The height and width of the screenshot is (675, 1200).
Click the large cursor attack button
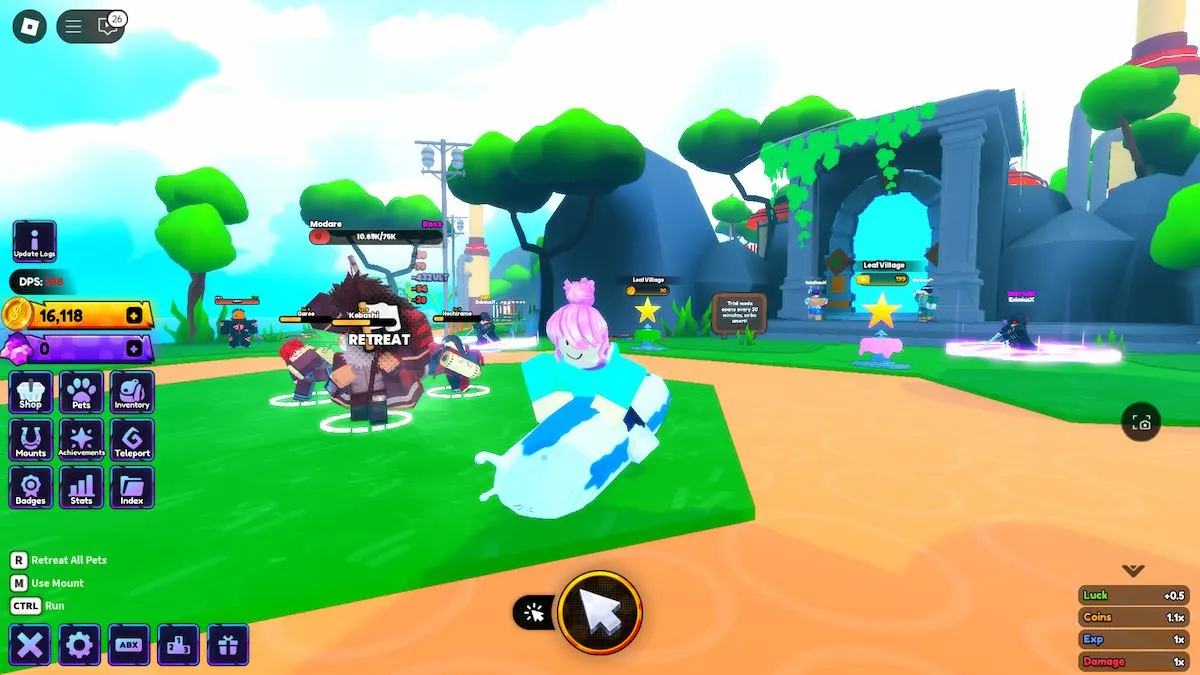[600, 612]
